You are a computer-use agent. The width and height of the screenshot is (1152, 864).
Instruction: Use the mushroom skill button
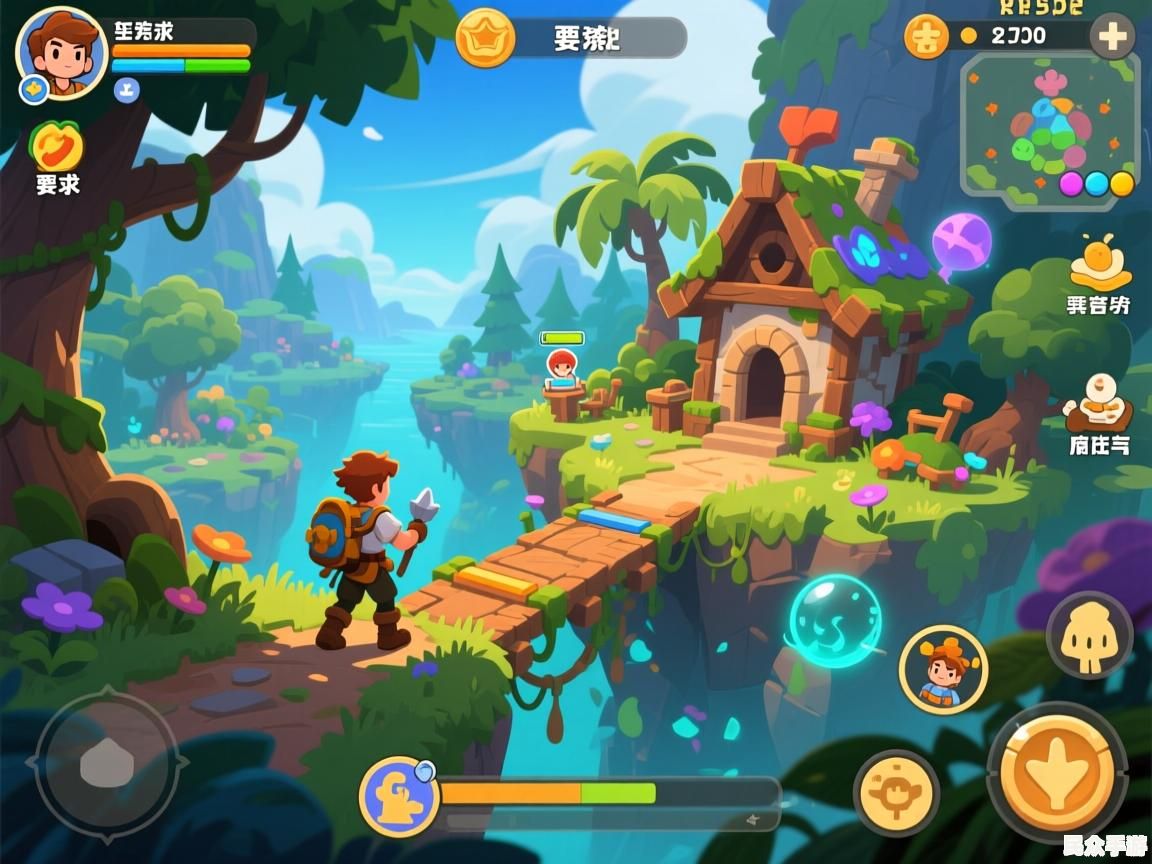click(1089, 635)
